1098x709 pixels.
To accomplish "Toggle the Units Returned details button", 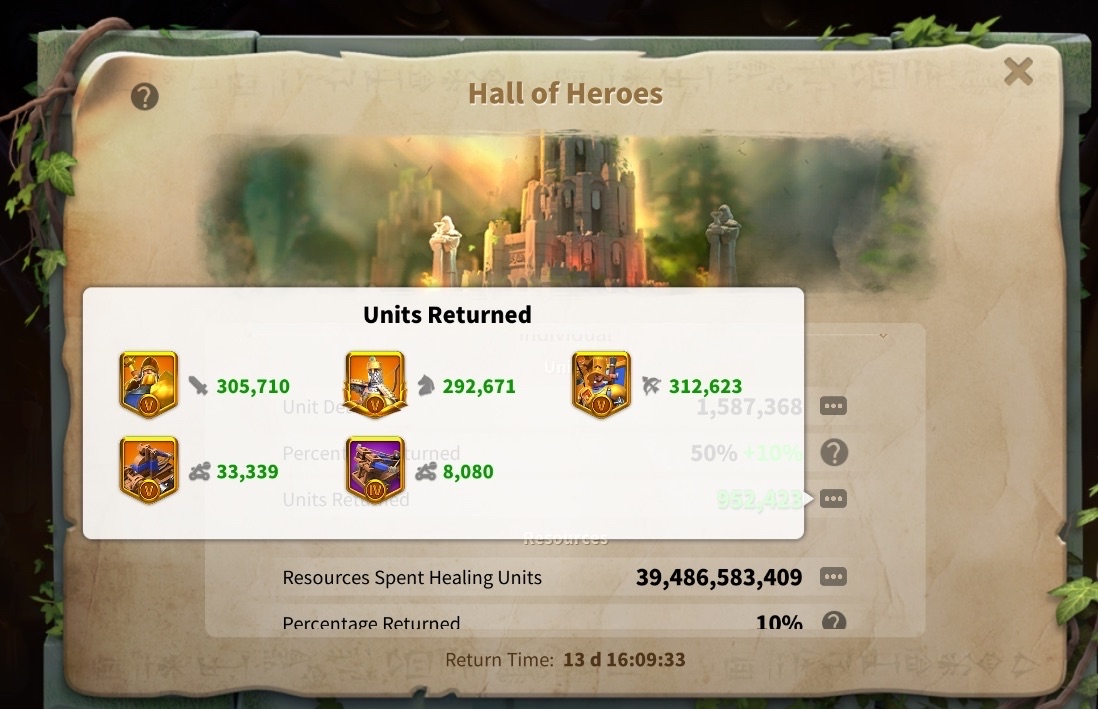I will [x=833, y=498].
